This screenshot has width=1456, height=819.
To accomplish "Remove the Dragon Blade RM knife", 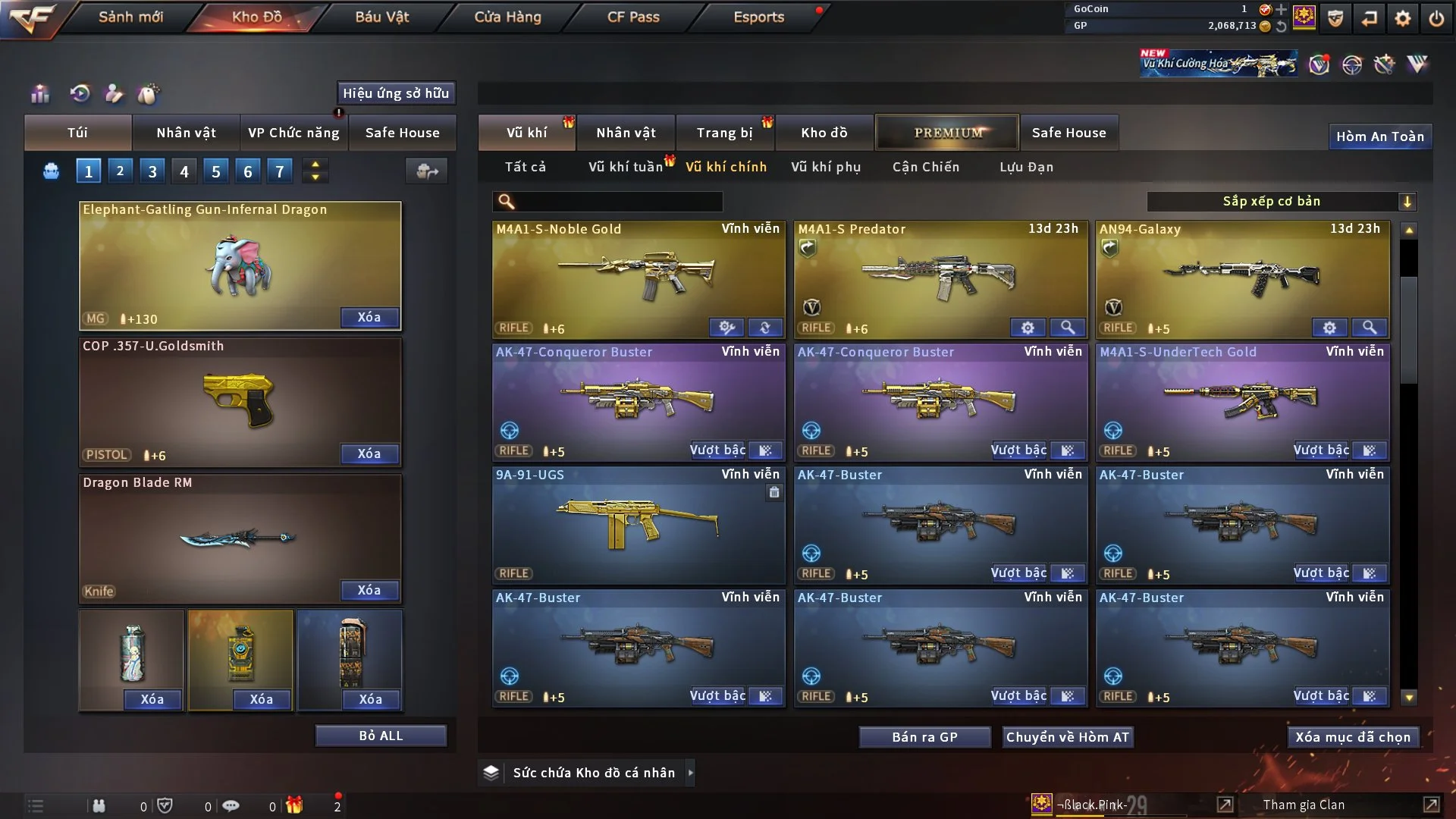I will (369, 590).
